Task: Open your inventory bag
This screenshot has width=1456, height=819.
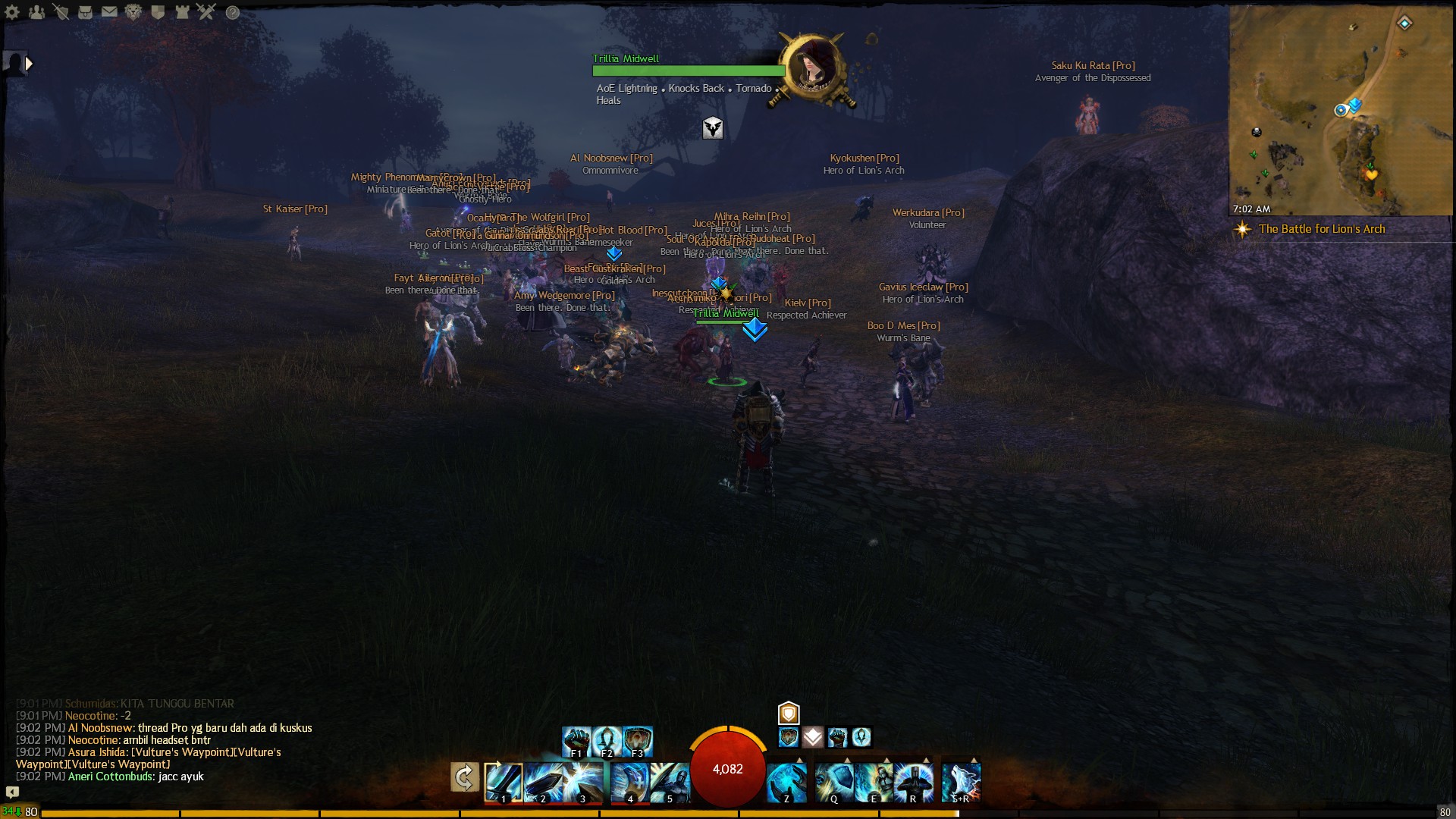Action: click(x=85, y=12)
